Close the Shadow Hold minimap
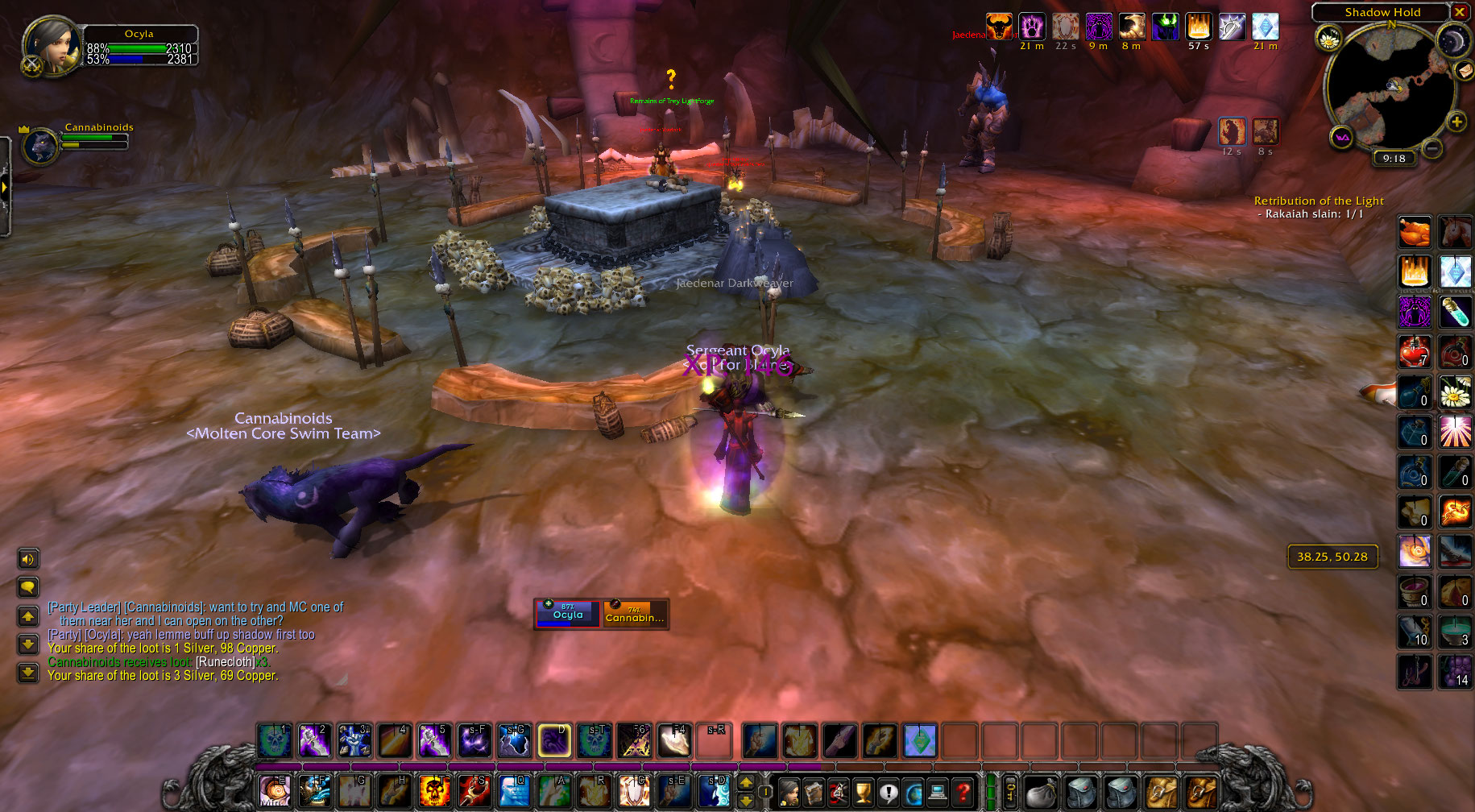1475x812 pixels. 1459,12
